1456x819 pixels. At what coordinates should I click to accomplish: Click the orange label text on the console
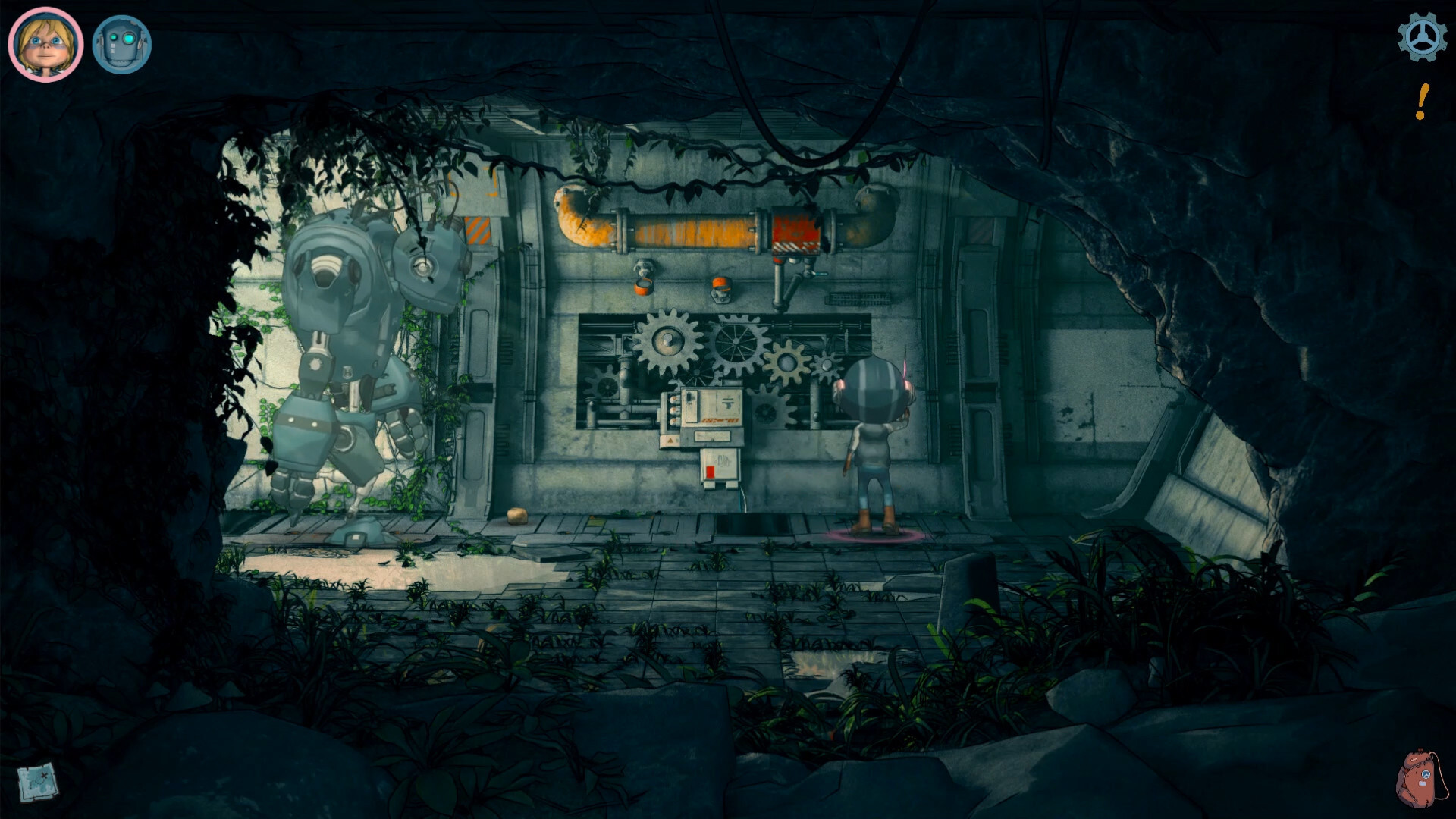coord(720,419)
